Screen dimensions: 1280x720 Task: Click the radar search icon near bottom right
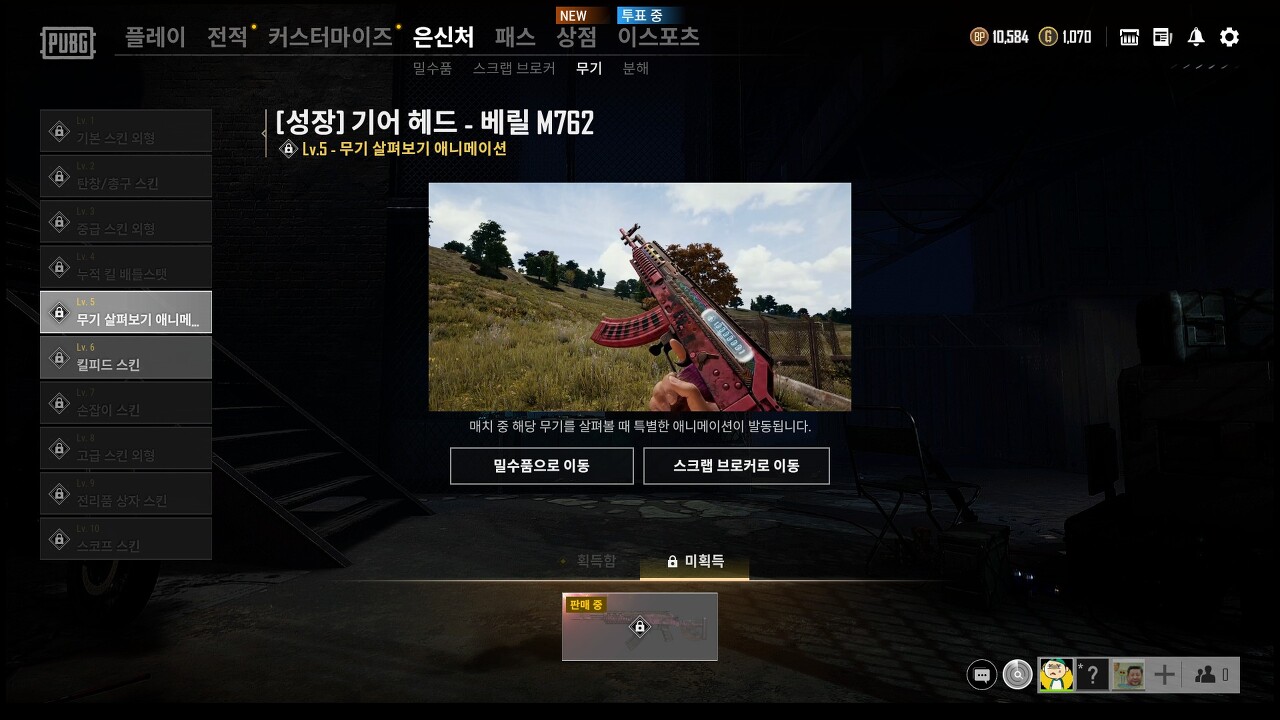click(1017, 674)
